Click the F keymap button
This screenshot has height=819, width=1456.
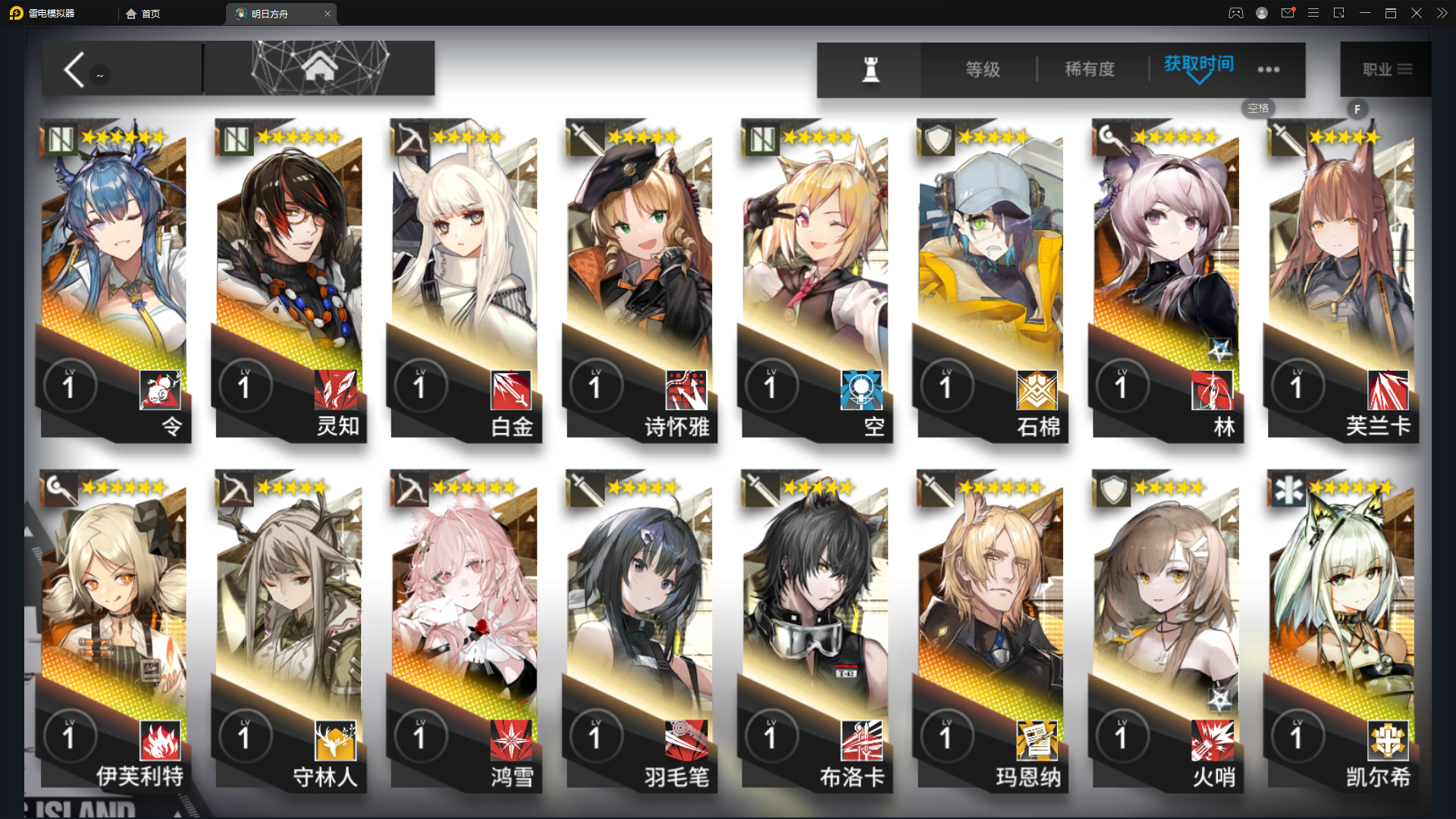point(1357,109)
